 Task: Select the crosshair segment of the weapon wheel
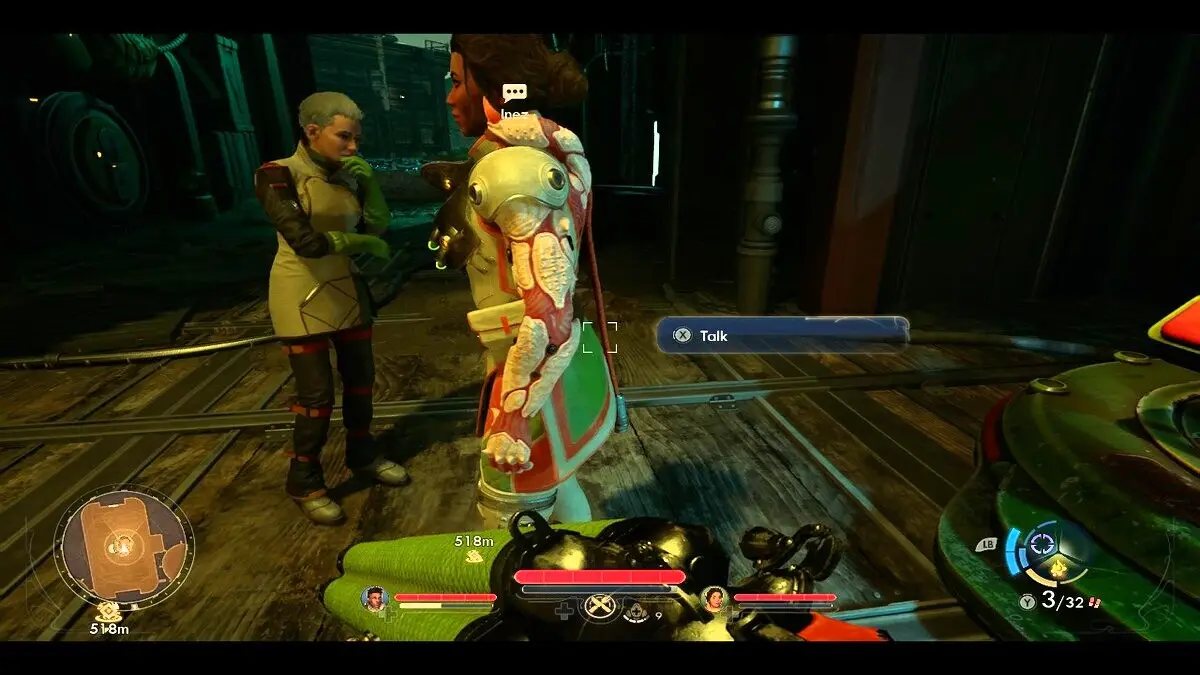pyautogui.click(x=1043, y=544)
